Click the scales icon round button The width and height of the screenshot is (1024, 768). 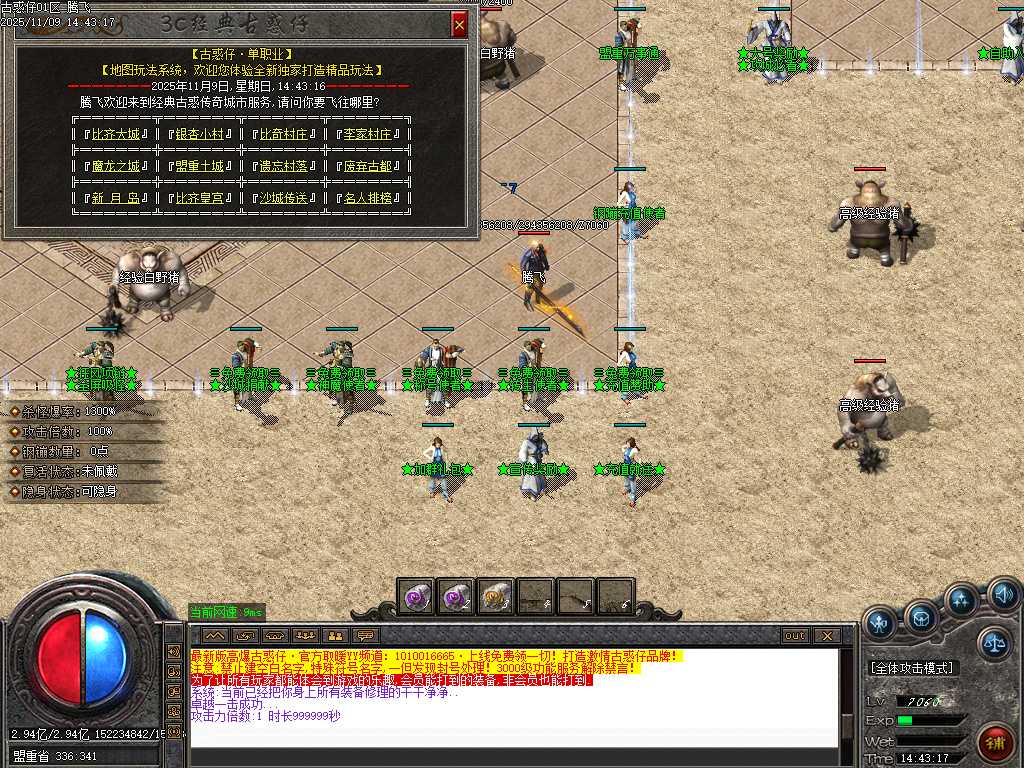994,643
